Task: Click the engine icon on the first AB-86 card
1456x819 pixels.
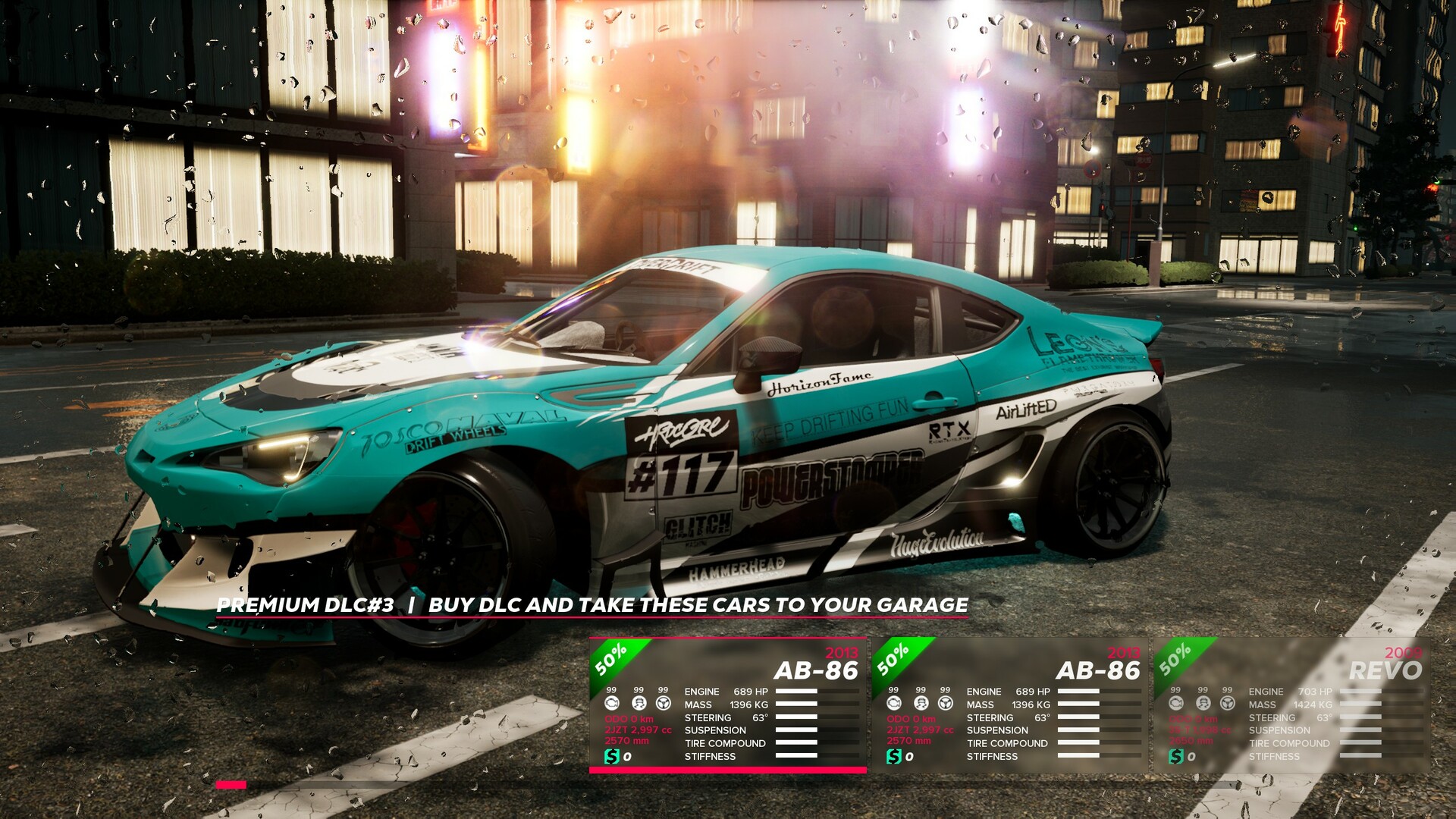Action: tap(612, 704)
